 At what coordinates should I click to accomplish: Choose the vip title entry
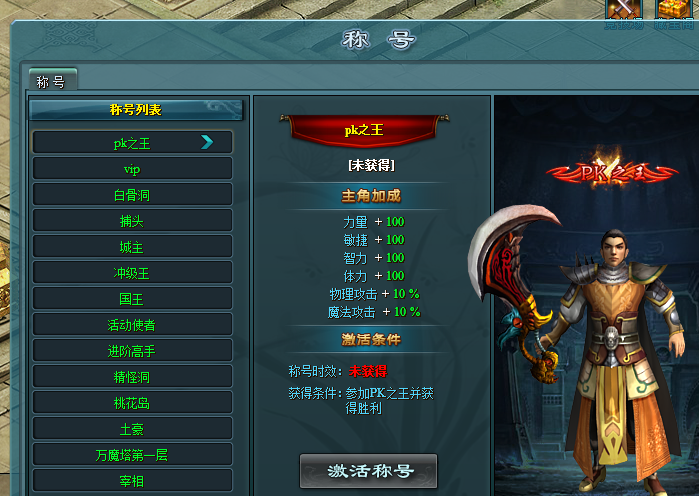[x=132, y=169]
